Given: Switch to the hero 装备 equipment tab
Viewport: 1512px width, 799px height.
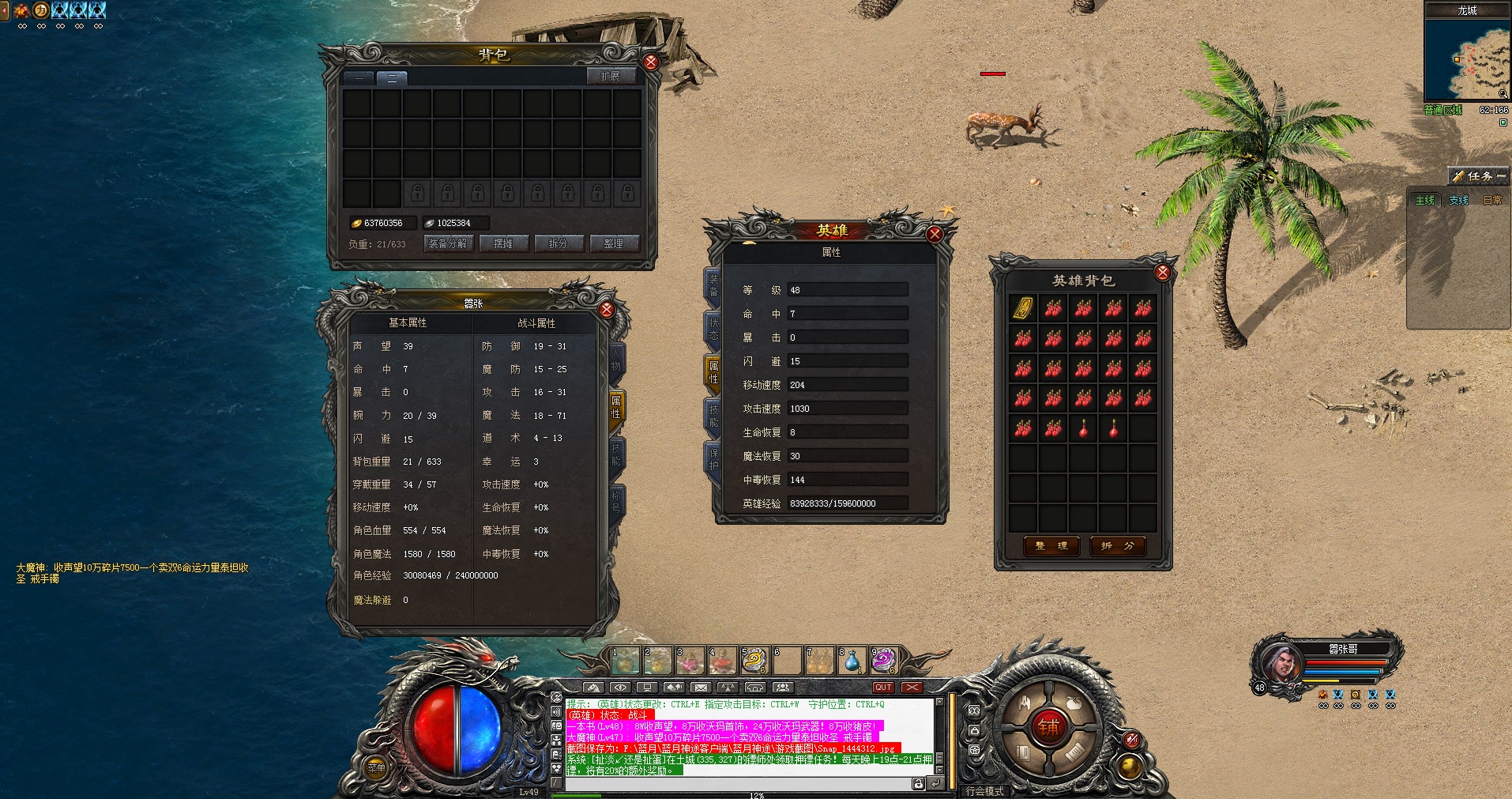Looking at the screenshot, I should 713,286.
